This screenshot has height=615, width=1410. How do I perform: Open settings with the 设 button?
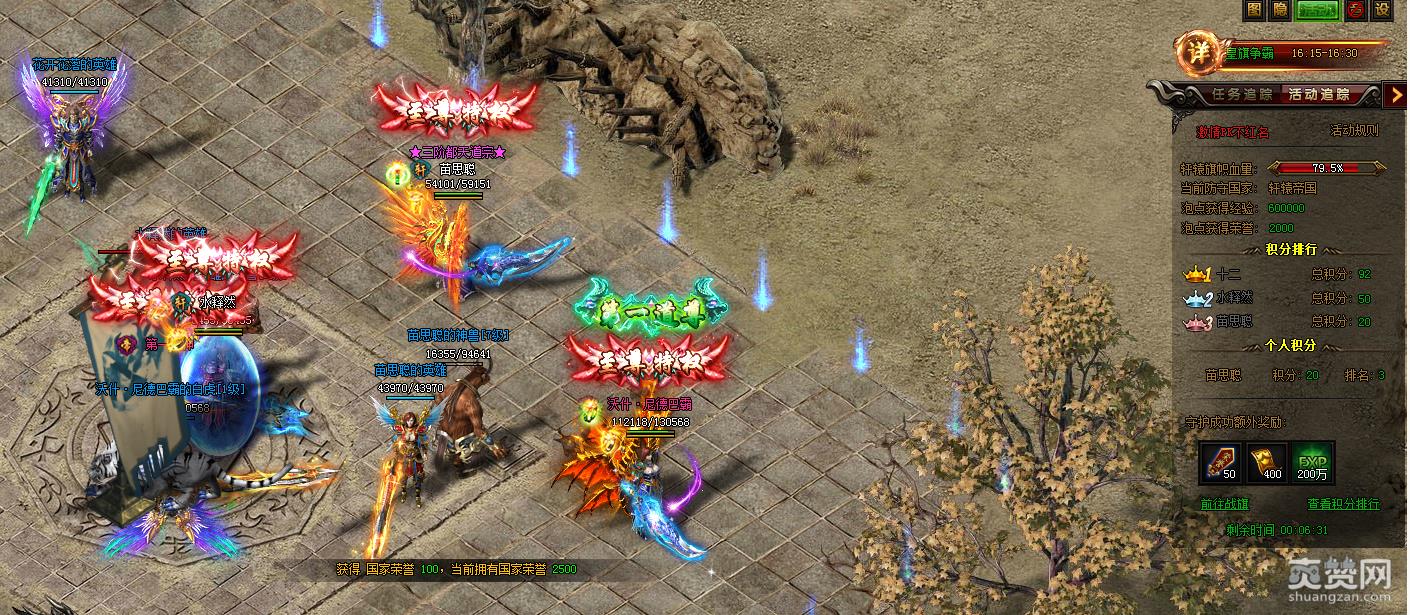pyautogui.click(x=1382, y=10)
